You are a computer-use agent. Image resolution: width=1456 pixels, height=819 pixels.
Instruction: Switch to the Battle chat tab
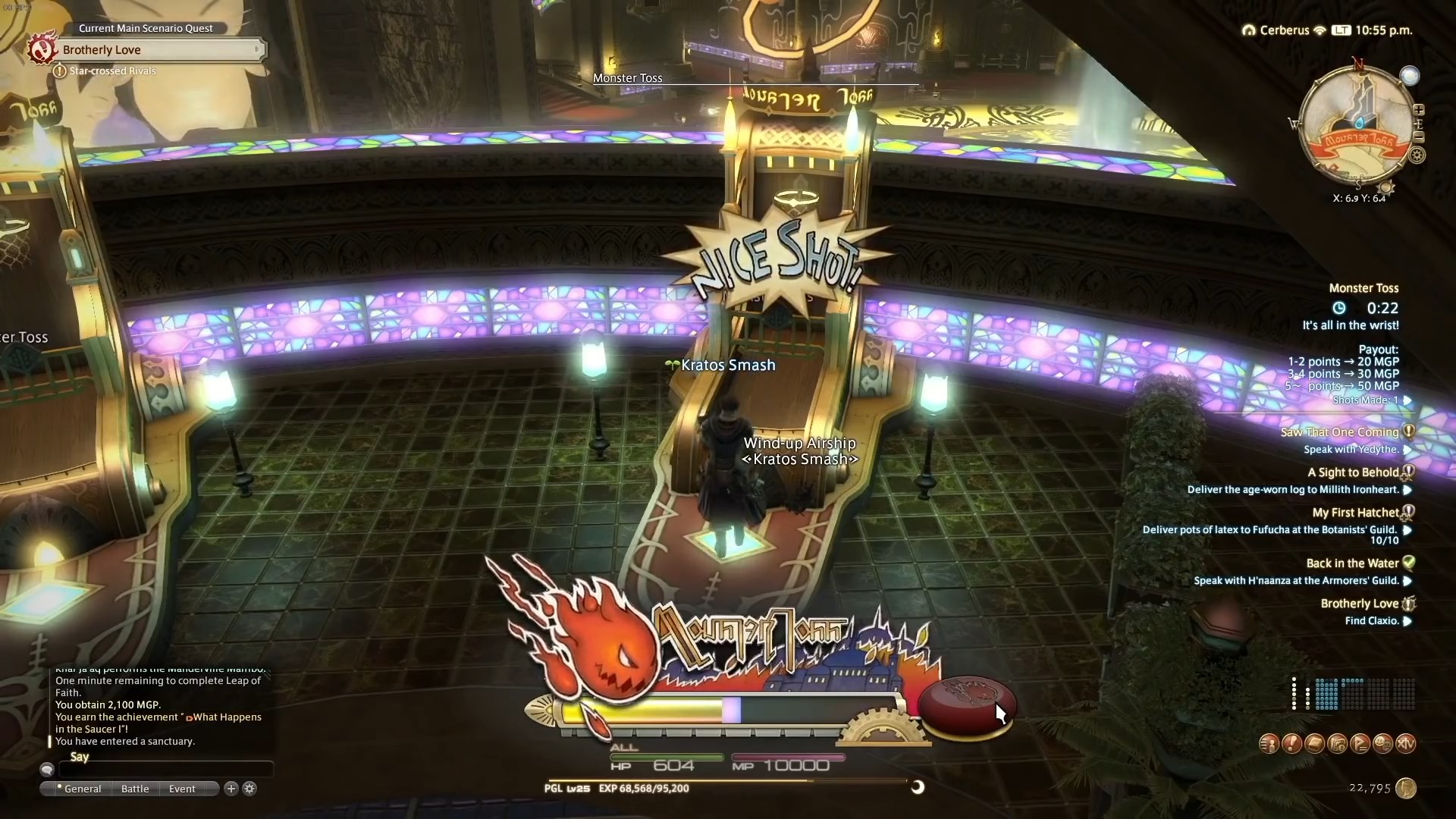134,789
